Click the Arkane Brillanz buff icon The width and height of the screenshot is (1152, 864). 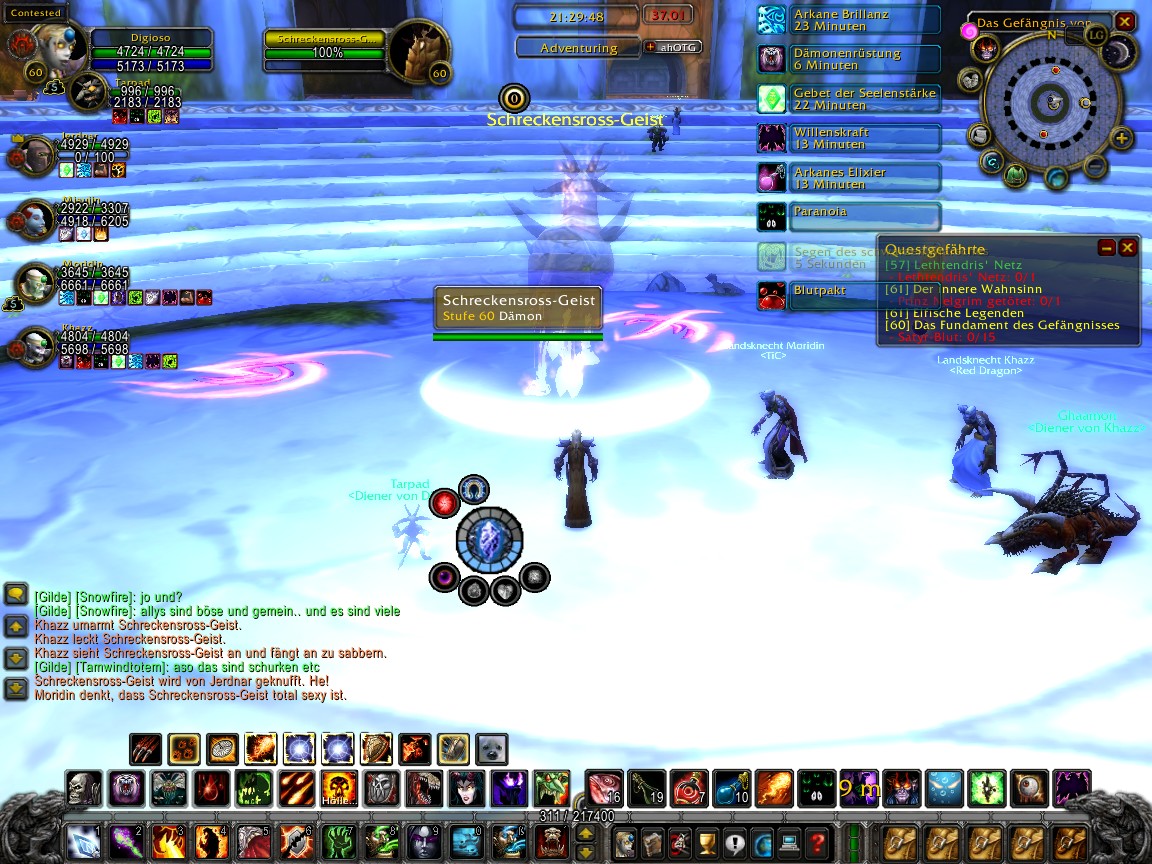click(x=772, y=20)
